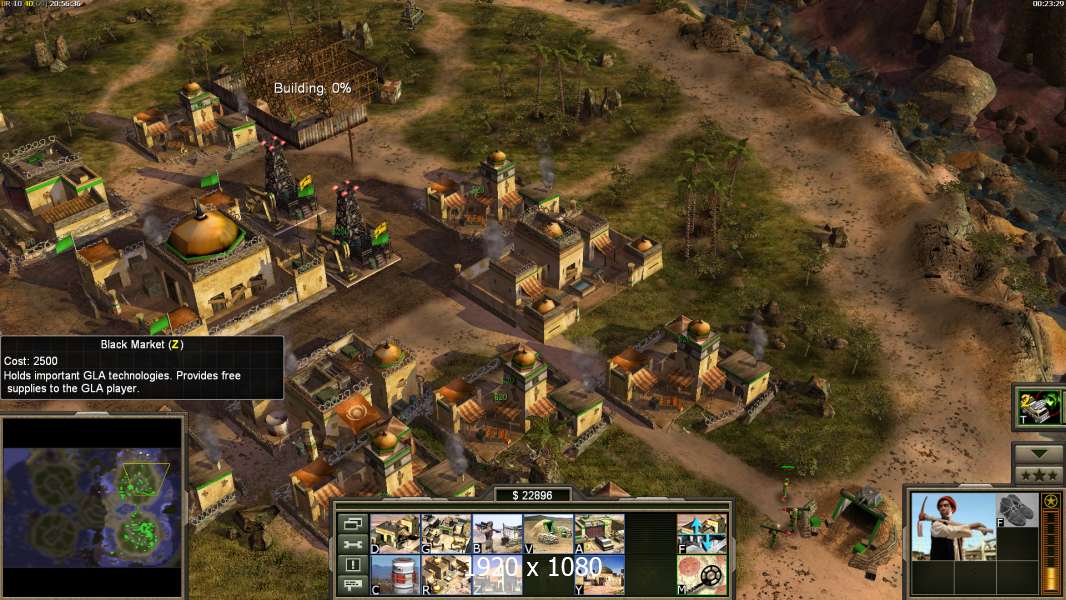Click the wrench button
This screenshot has height=600, width=1066.
(352, 544)
